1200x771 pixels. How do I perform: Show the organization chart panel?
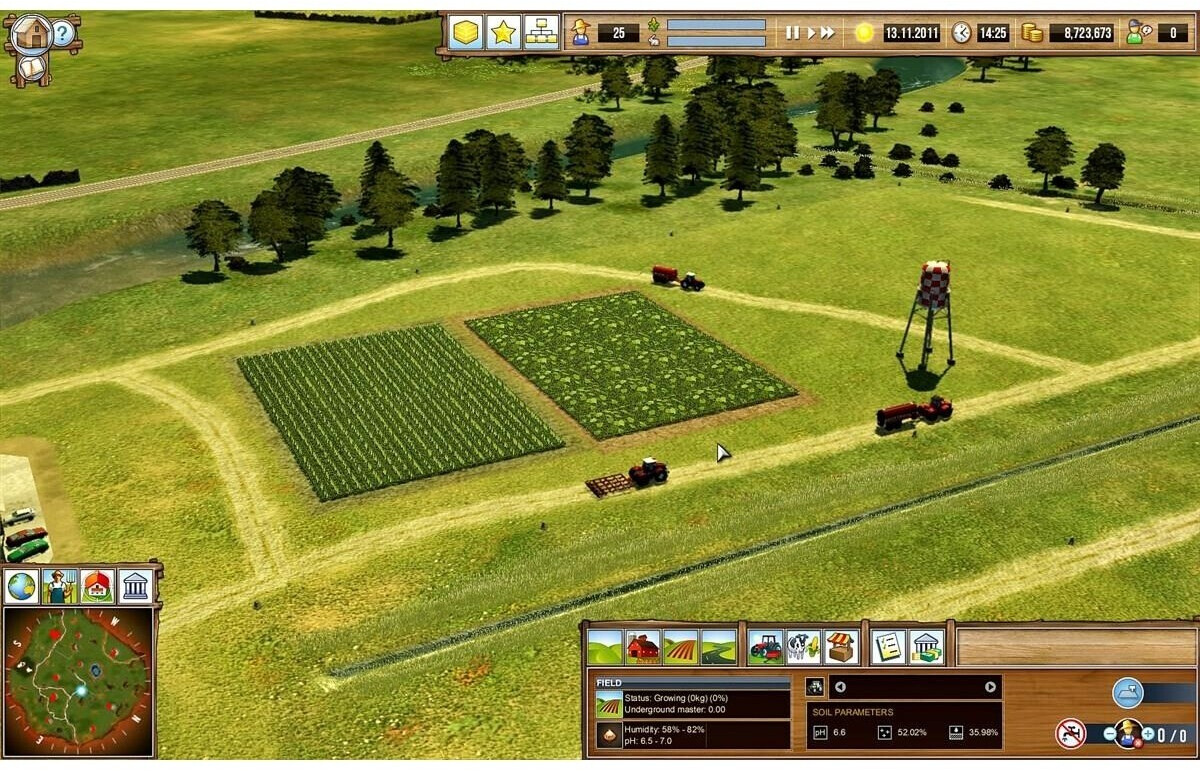tap(541, 33)
